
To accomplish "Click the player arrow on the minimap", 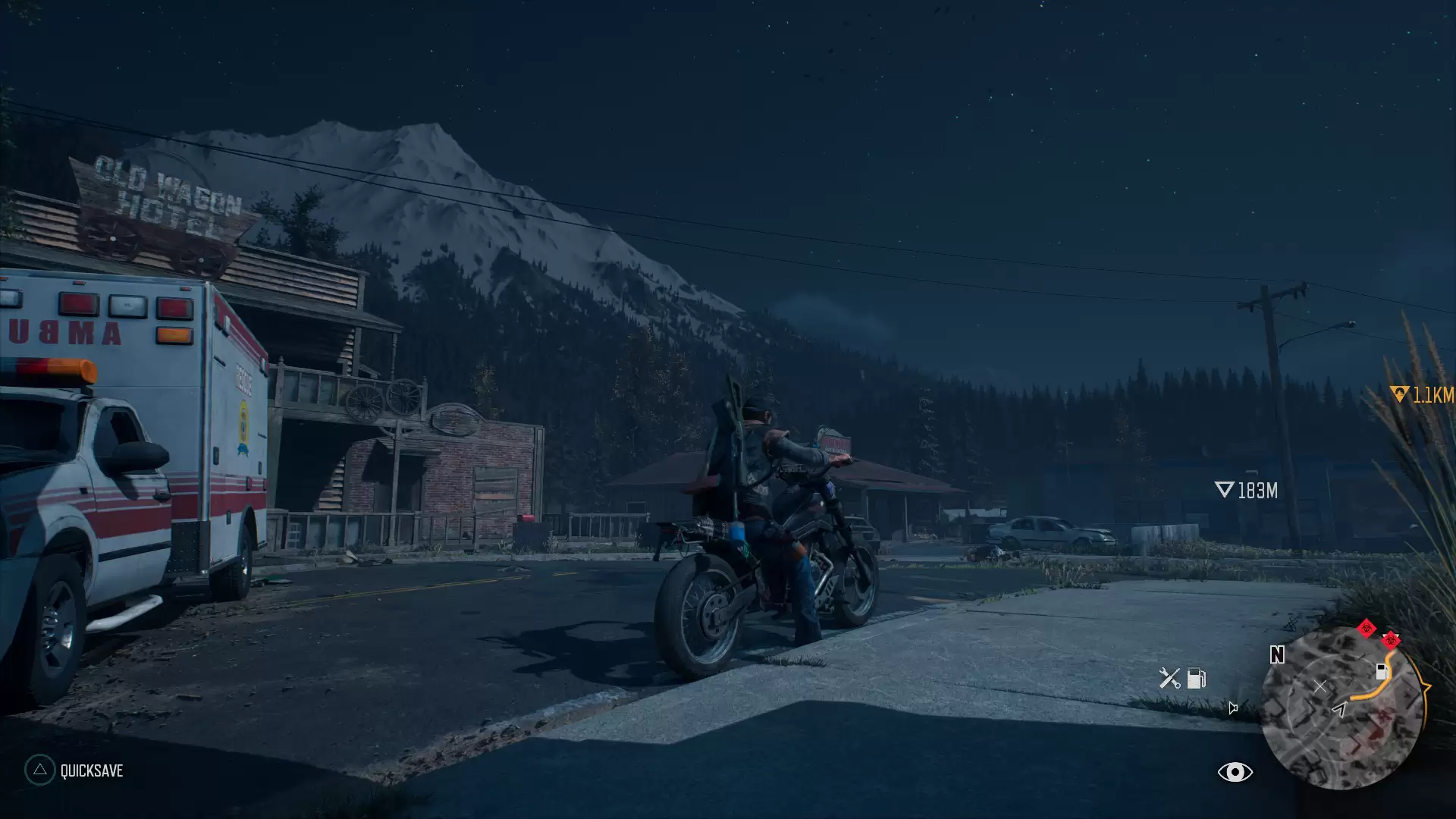I will tap(1340, 709).
